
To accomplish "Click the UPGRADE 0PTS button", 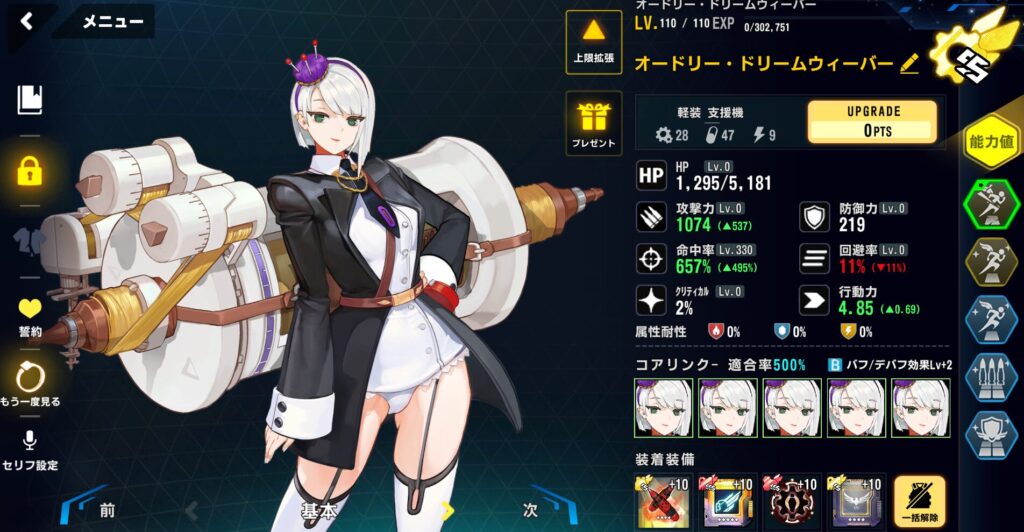I will (872, 121).
